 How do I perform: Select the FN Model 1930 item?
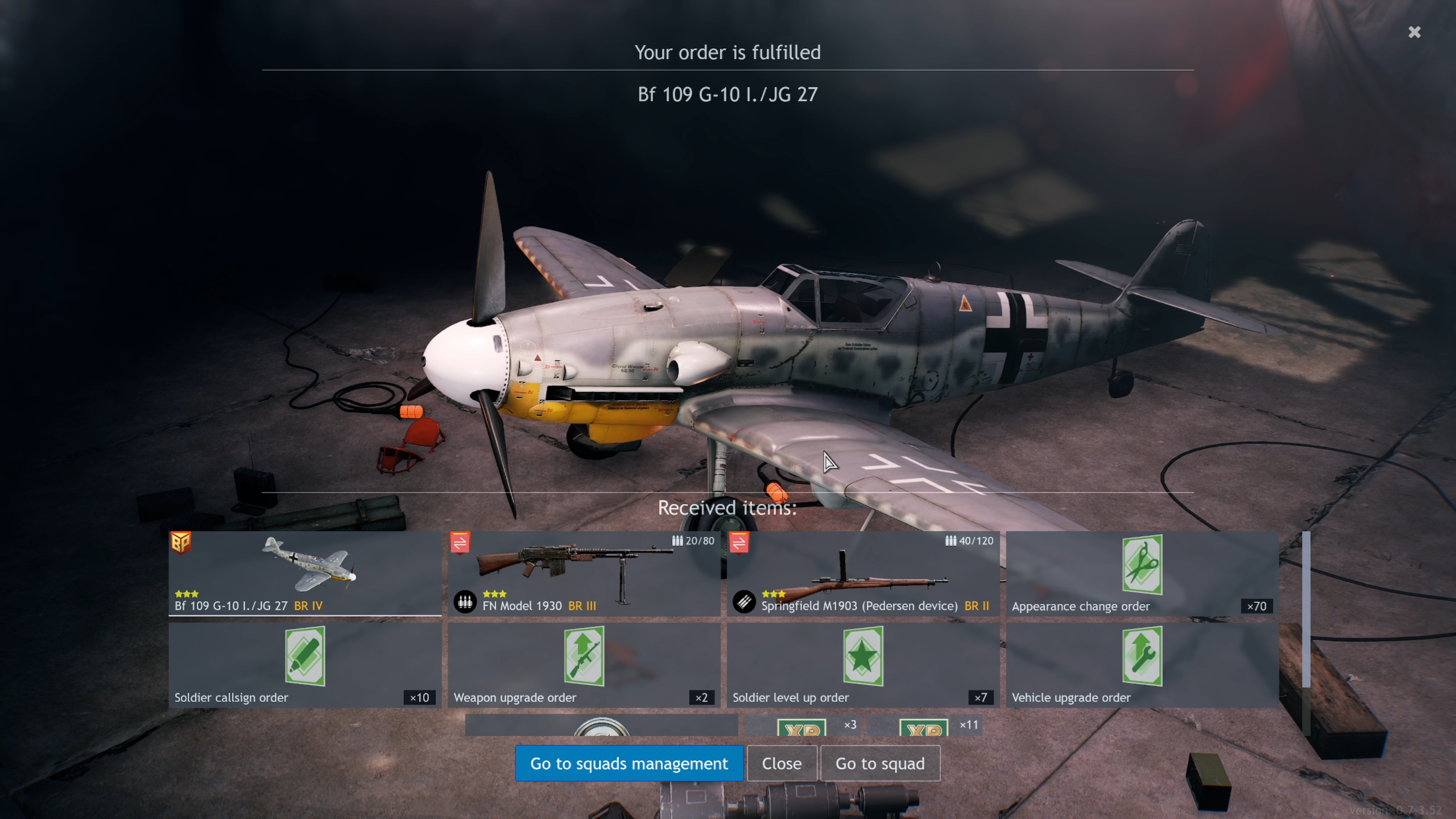point(584,573)
